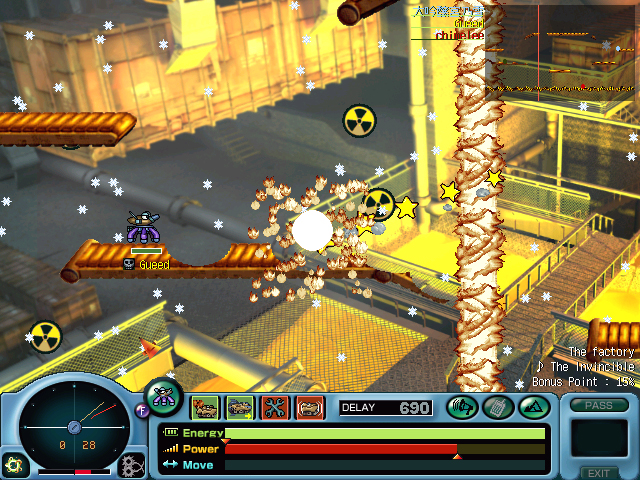Viewport: 640px width, 480px height.
Task: Click the PASS turn button
Action: point(599,405)
